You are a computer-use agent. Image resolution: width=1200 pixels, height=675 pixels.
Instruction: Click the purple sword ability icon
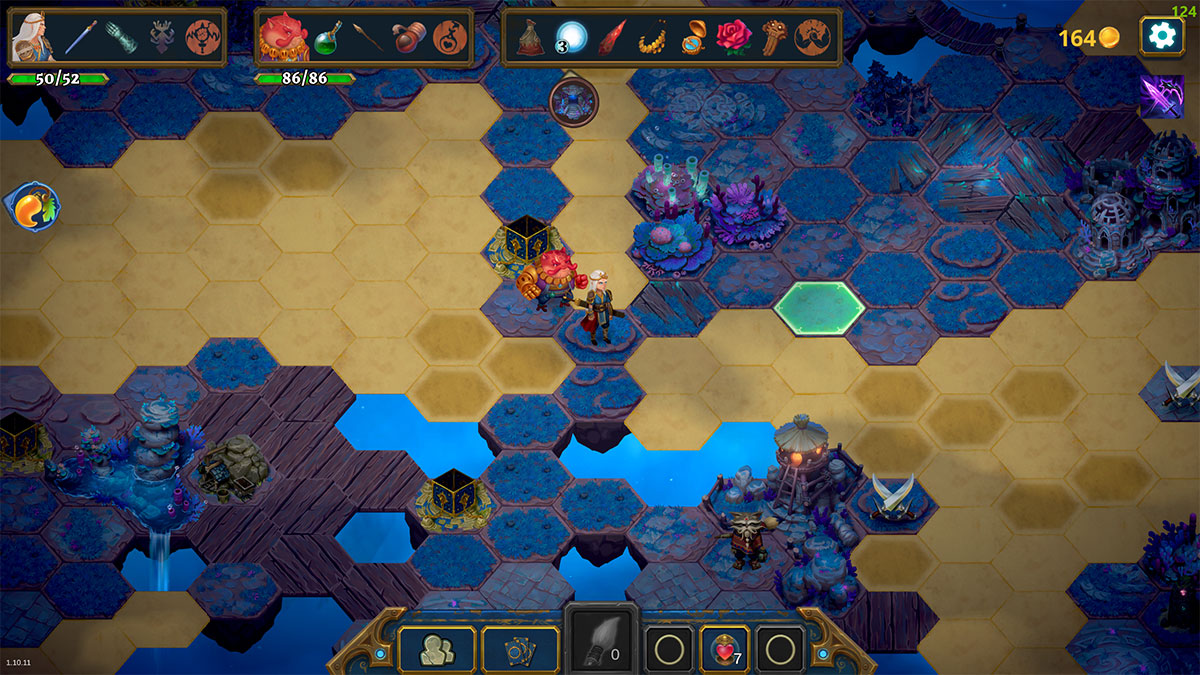[1162, 97]
